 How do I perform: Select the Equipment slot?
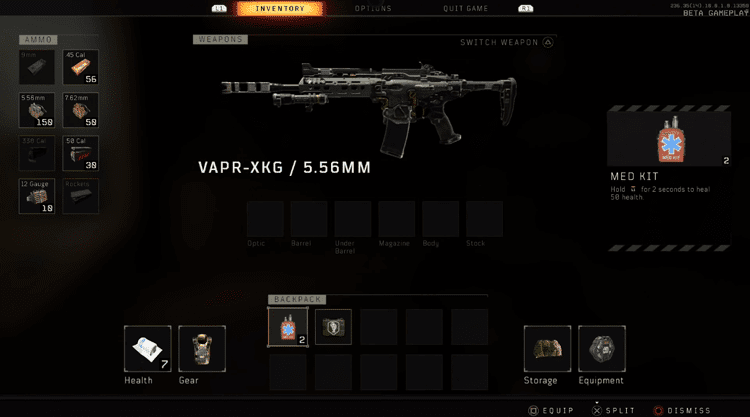pos(601,349)
